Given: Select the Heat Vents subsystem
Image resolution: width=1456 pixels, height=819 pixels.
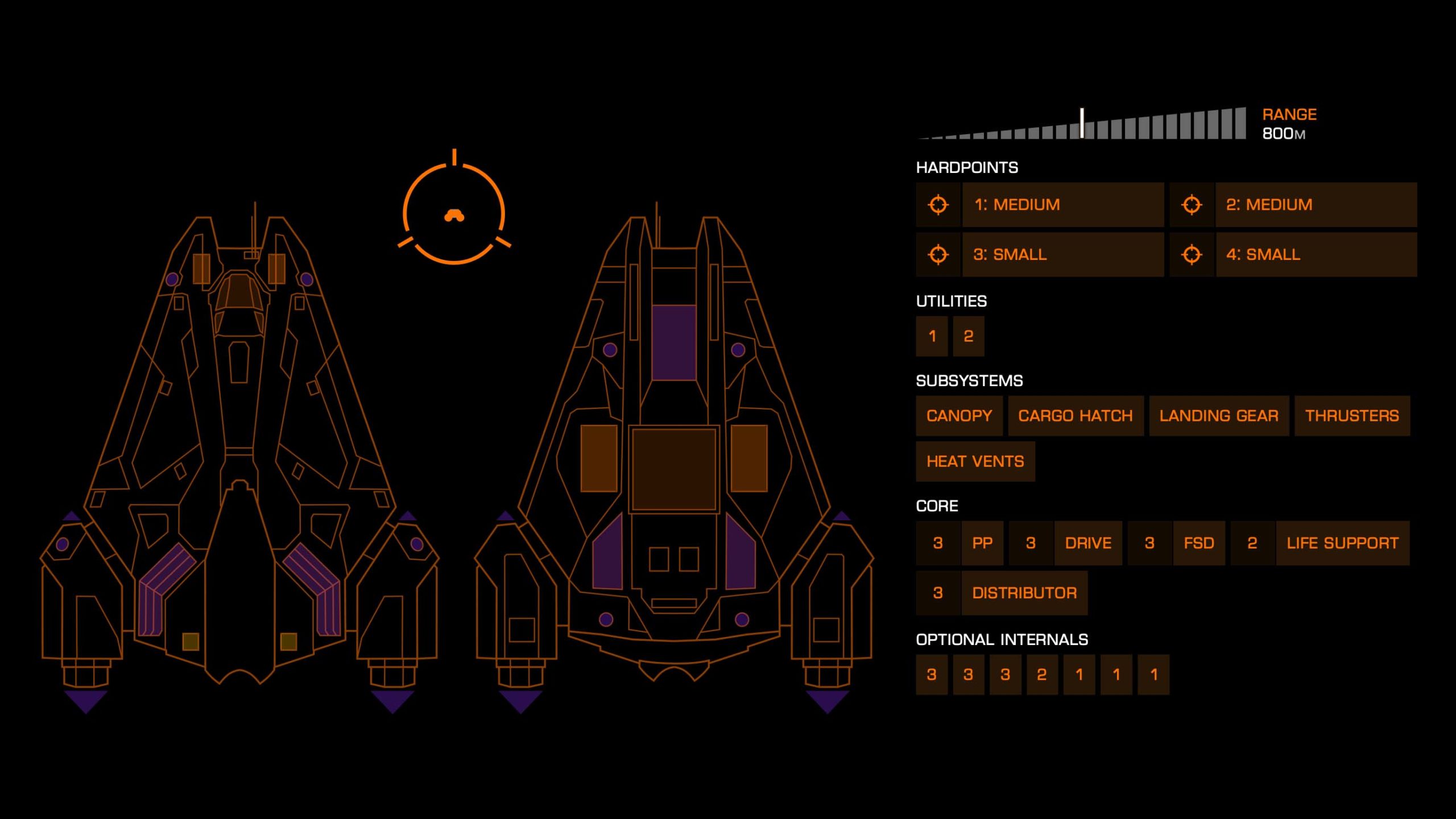Looking at the screenshot, I should pyautogui.click(x=976, y=461).
